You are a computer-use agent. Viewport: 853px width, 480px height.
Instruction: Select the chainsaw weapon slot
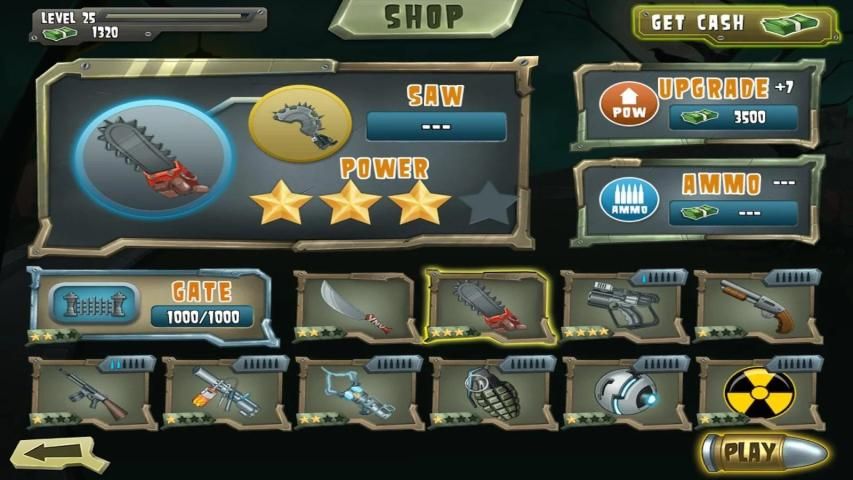[x=488, y=305]
